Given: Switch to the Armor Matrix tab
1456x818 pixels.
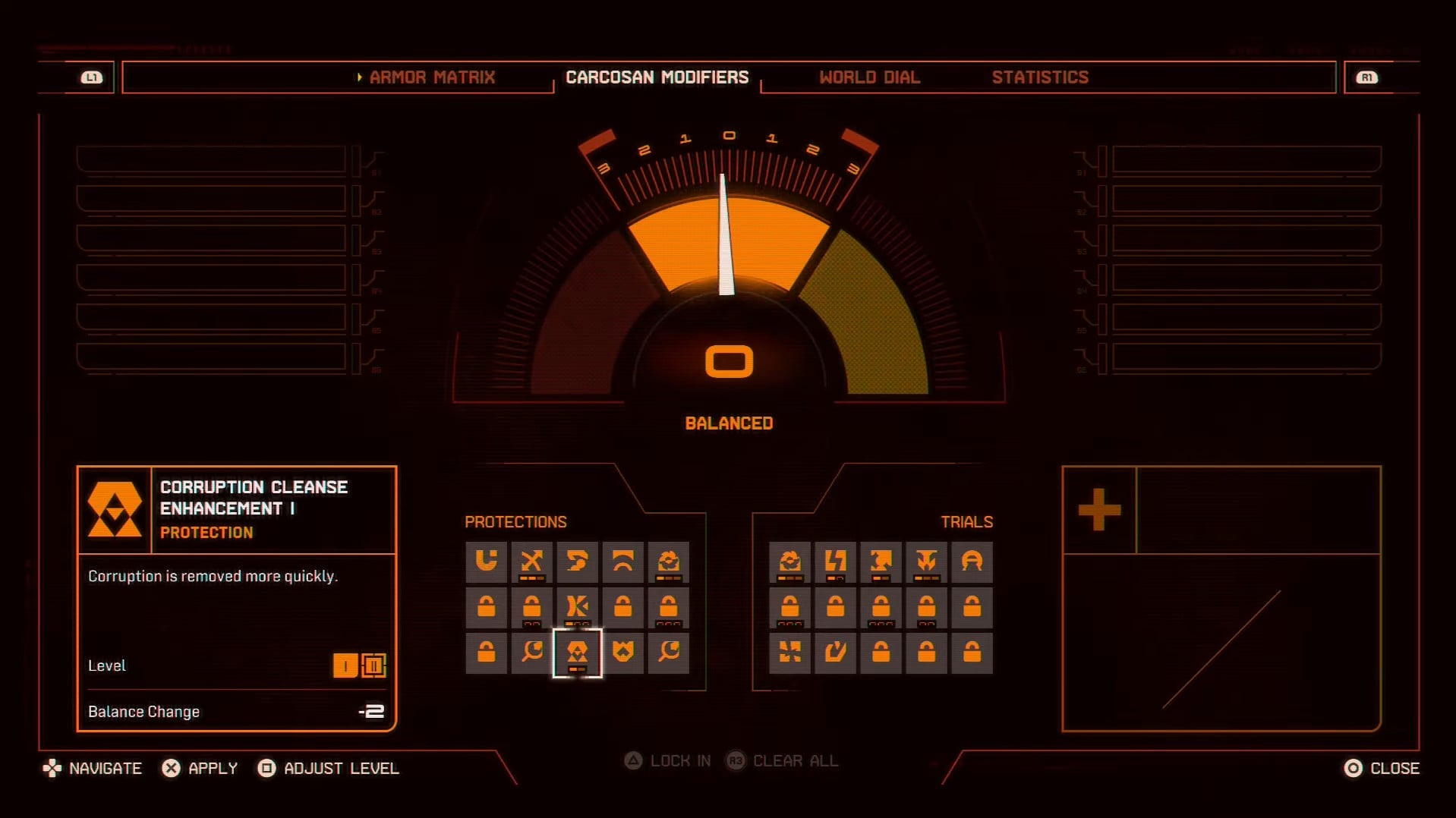Looking at the screenshot, I should tap(431, 77).
